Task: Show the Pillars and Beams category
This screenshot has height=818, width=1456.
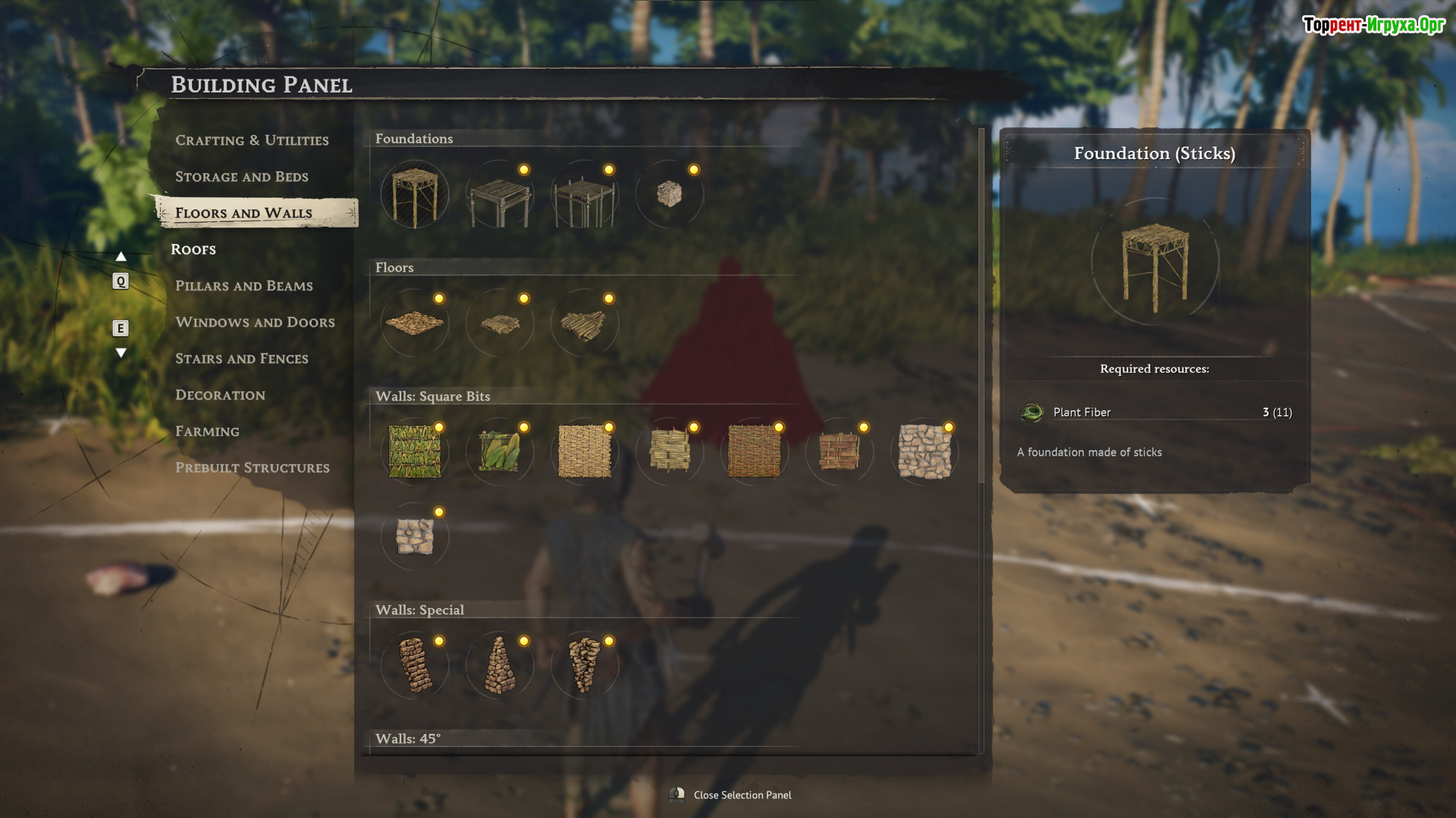Action: 243,286
